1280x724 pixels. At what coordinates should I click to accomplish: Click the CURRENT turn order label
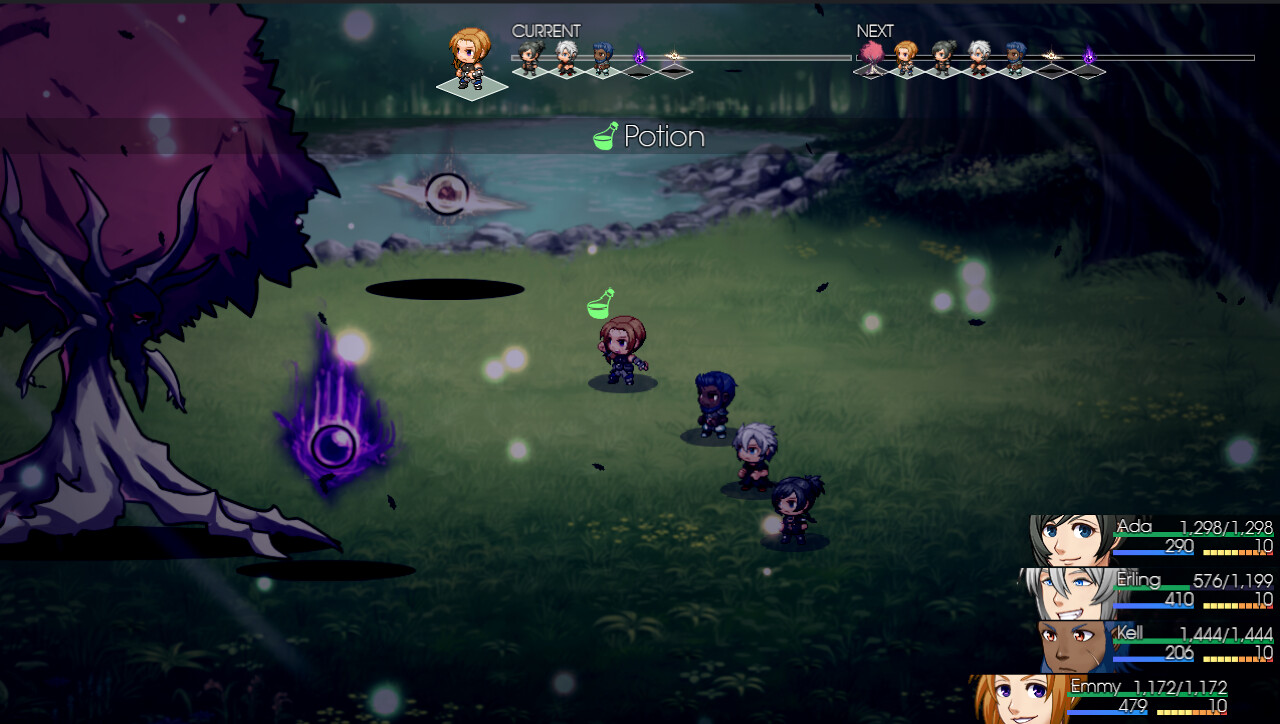(546, 31)
